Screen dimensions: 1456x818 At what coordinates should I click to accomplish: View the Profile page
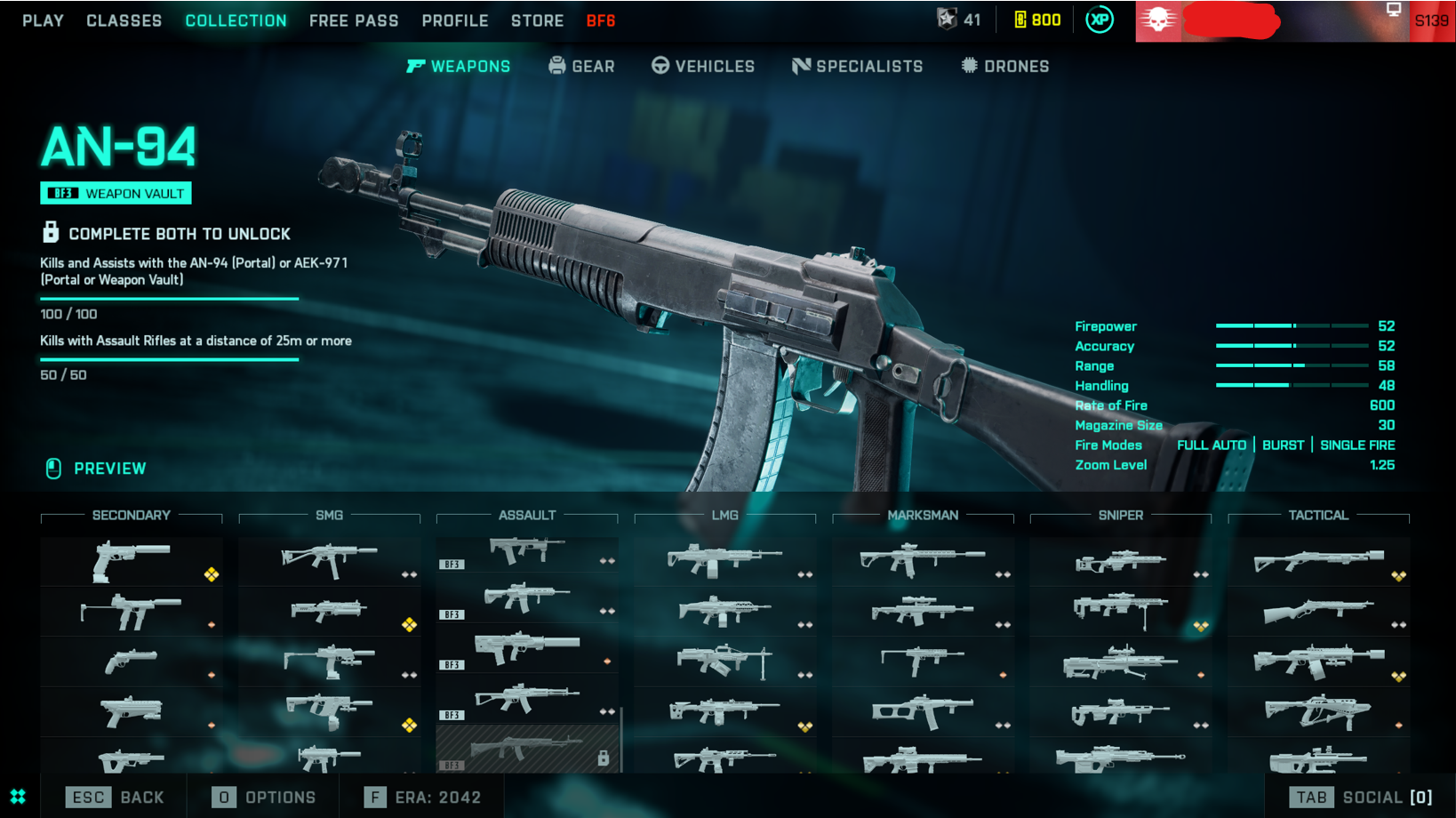455,20
